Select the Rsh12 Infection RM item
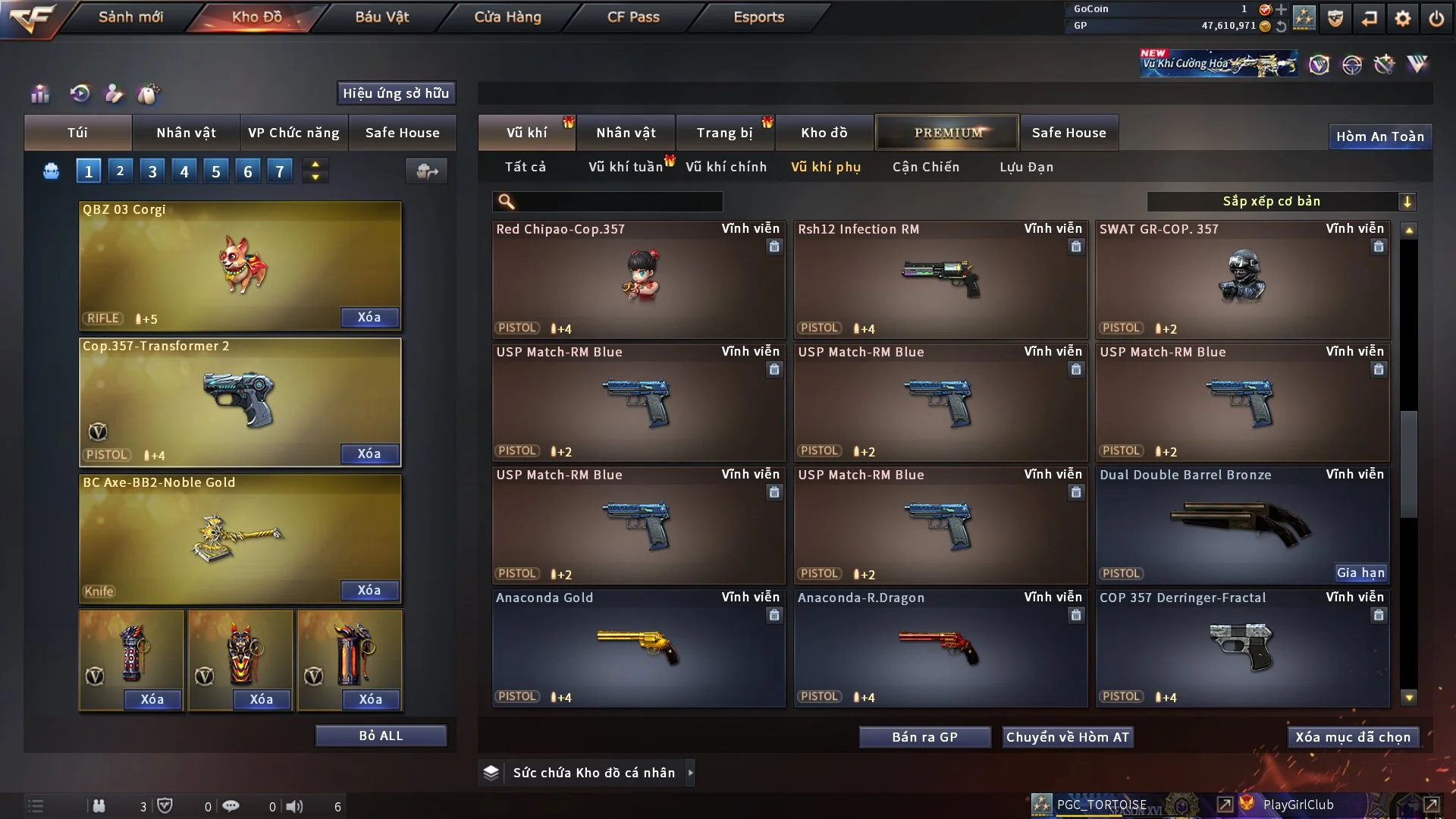The width and height of the screenshot is (1456, 819). (x=940, y=280)
